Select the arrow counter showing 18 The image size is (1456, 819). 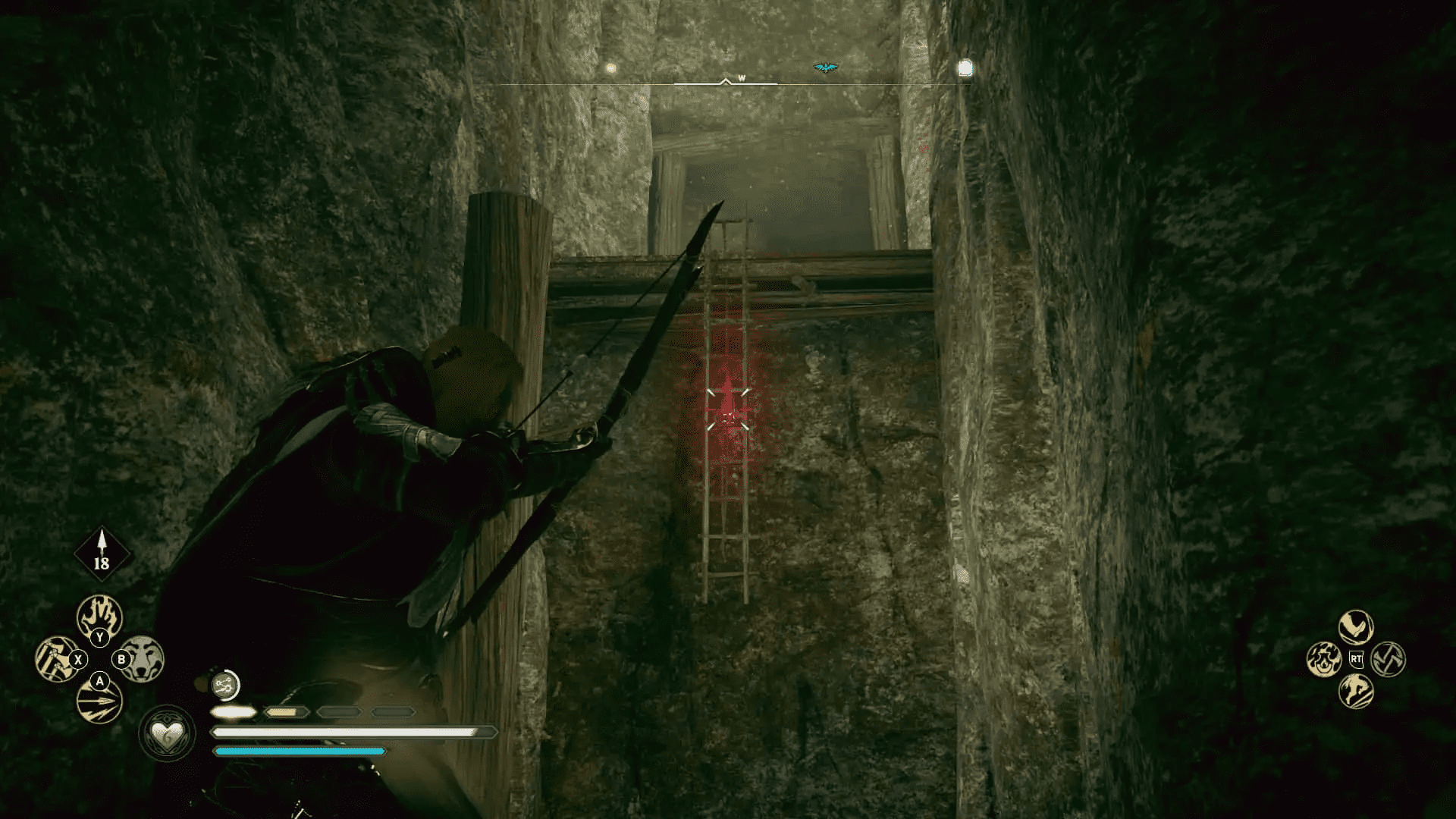coord(102,554)
